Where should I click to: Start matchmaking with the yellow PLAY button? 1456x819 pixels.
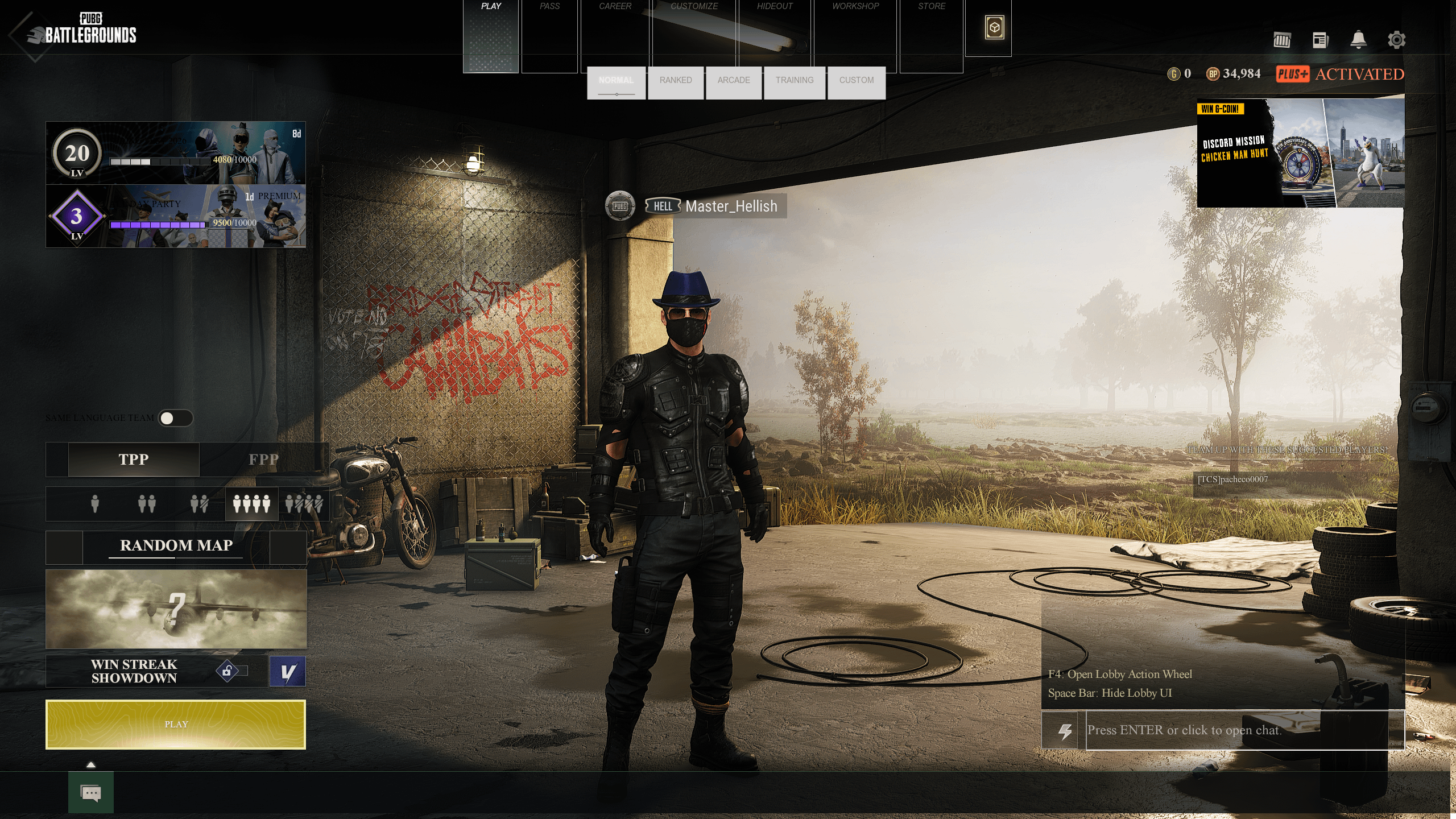[176, 724]
